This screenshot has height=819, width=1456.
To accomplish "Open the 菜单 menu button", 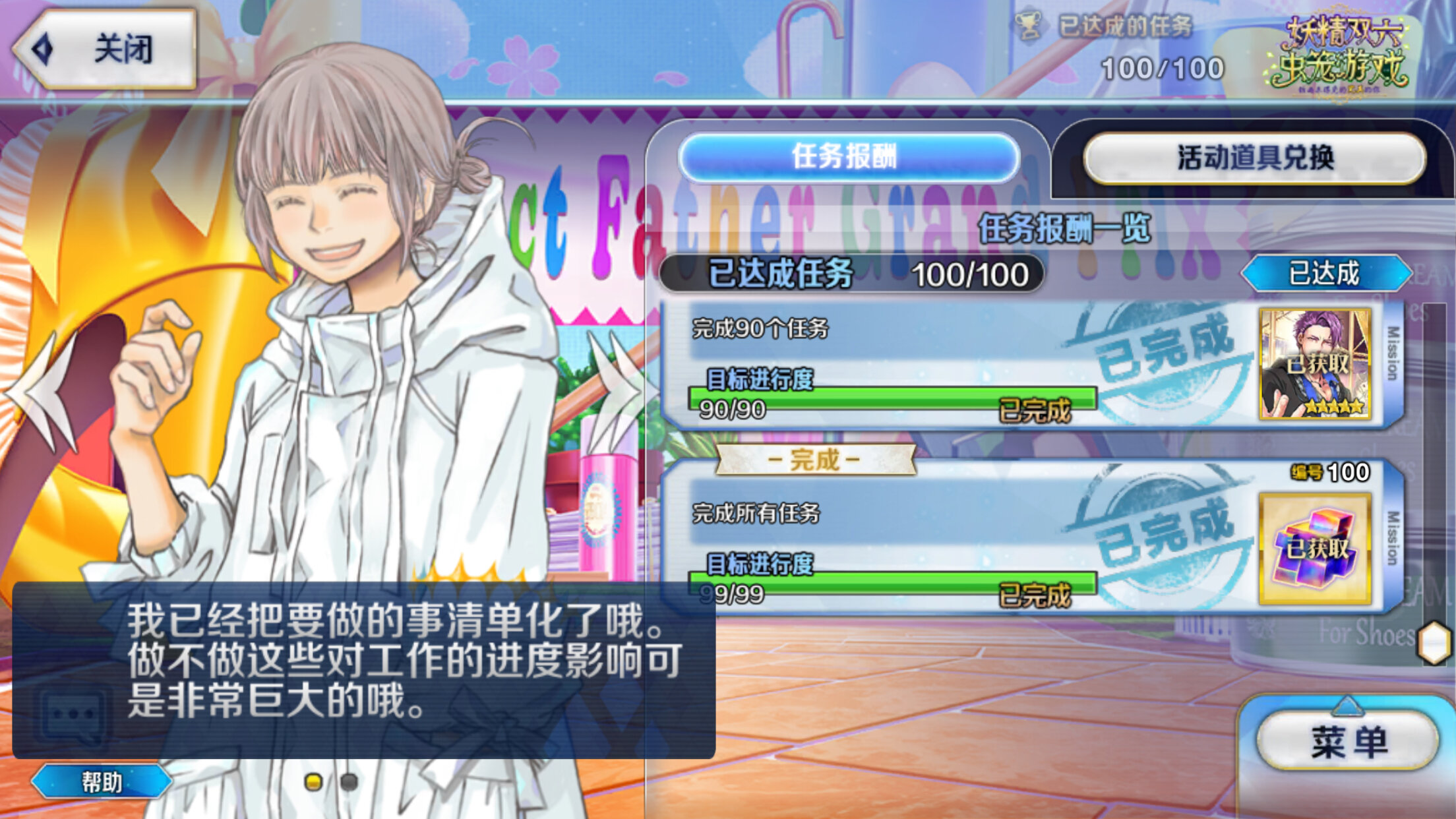I will tap(1348, 741).
